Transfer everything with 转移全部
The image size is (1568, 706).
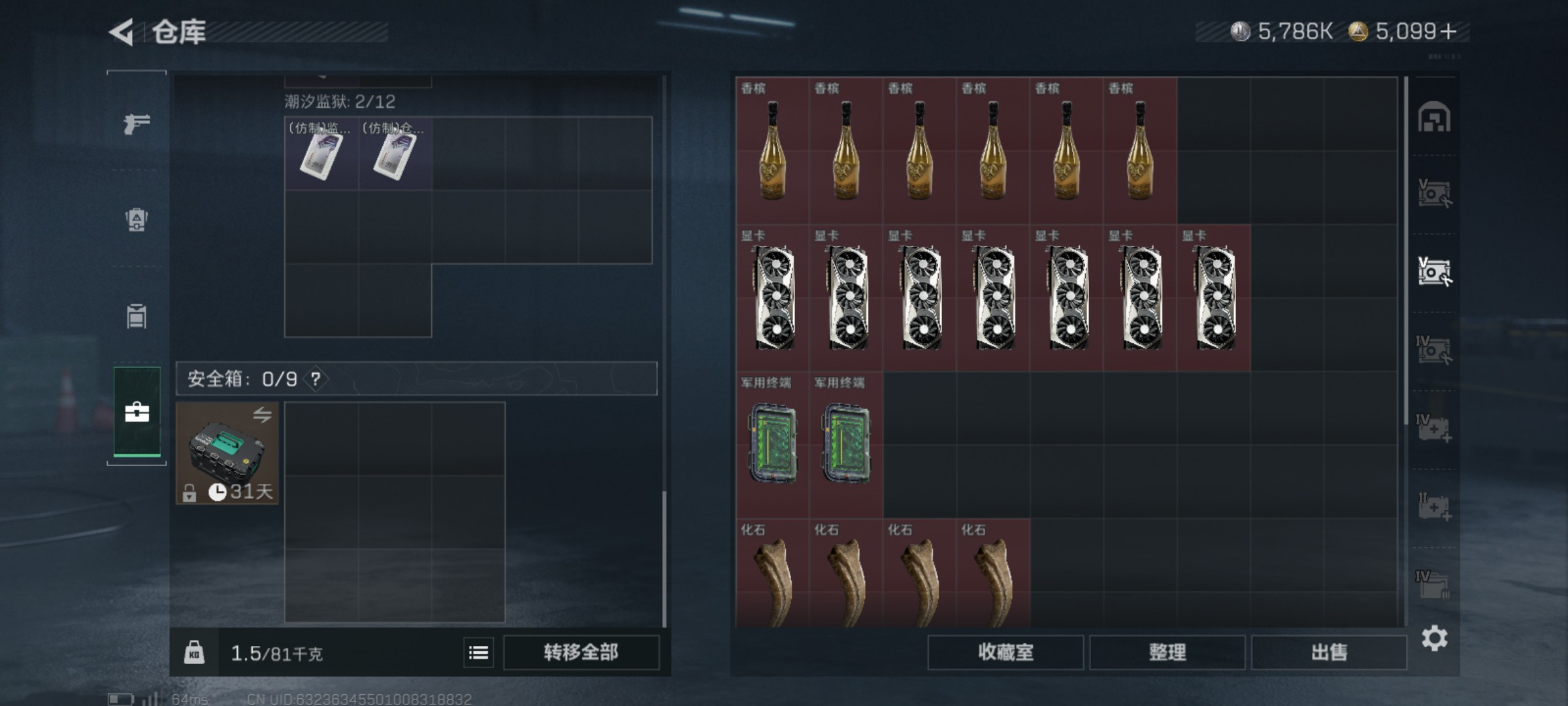tap(581, 652)
